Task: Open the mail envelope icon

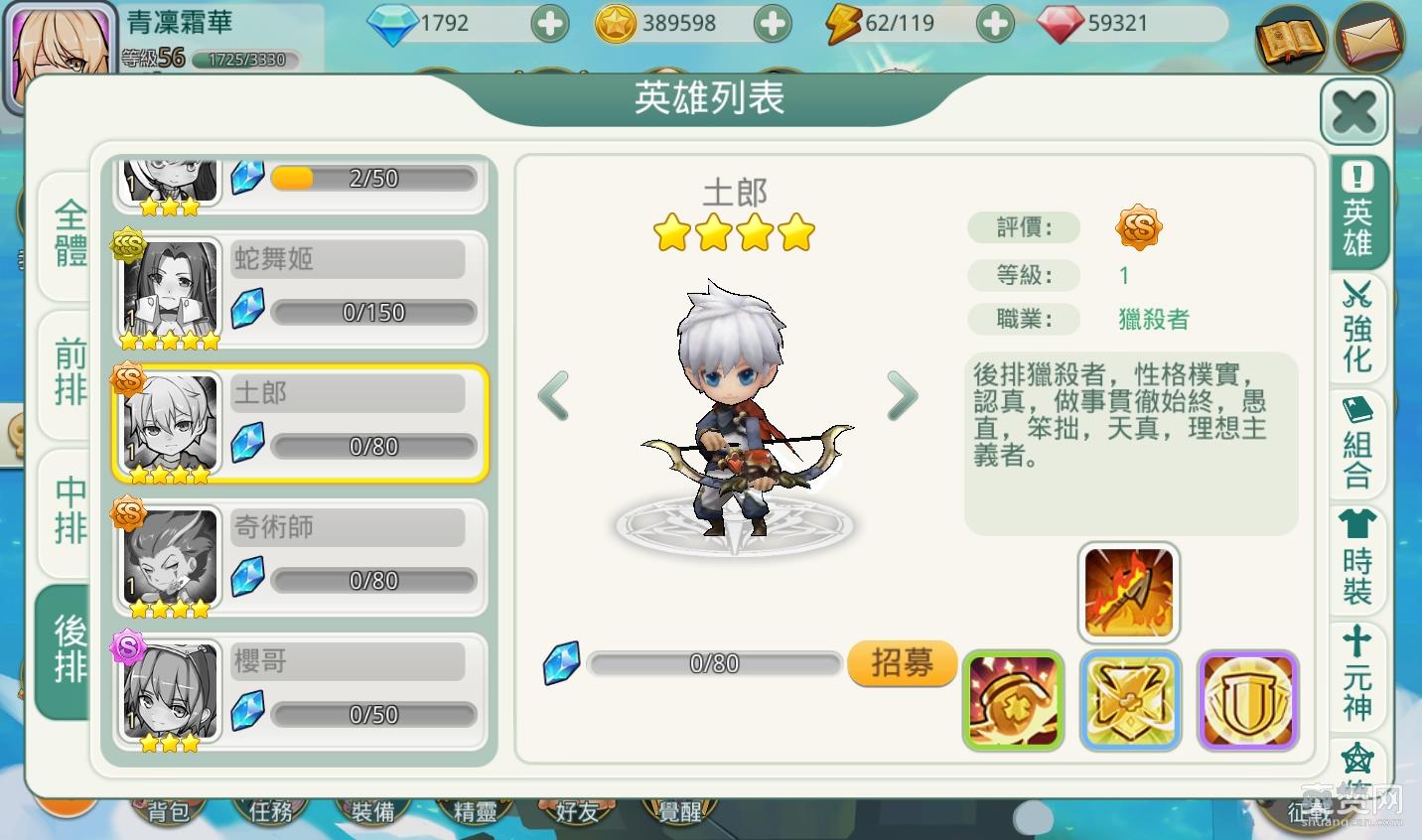Action: (x=1370, y=40)
